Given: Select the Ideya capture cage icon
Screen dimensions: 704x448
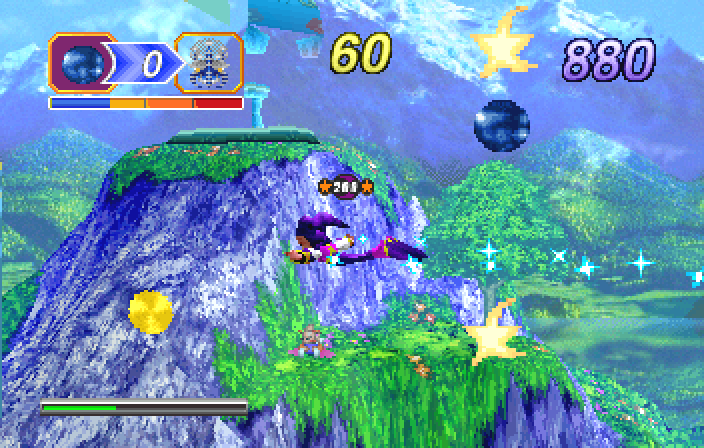Looking at the screenshot, I should point(208,64).
